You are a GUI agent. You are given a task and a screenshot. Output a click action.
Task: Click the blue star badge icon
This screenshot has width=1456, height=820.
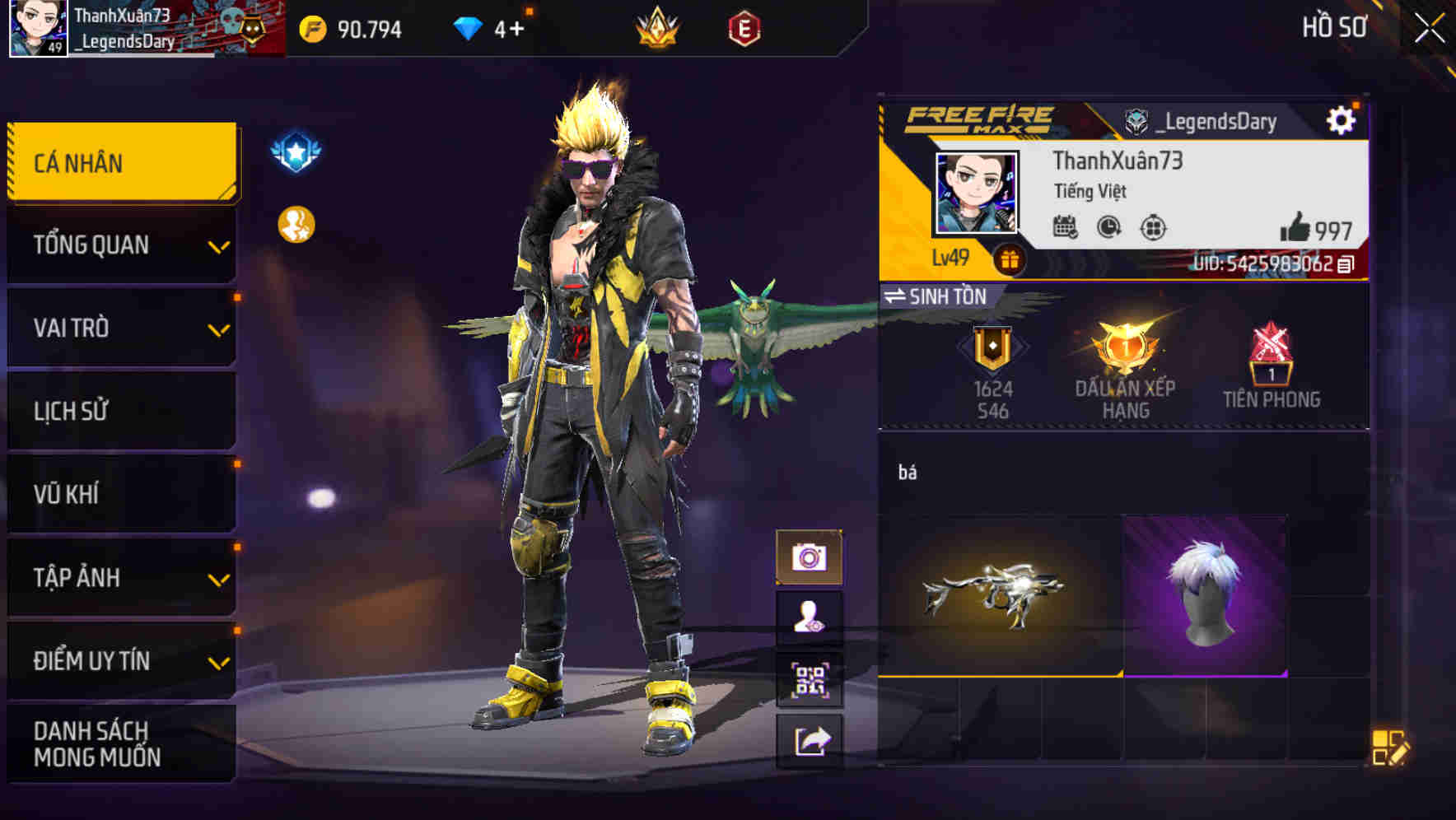294,150
